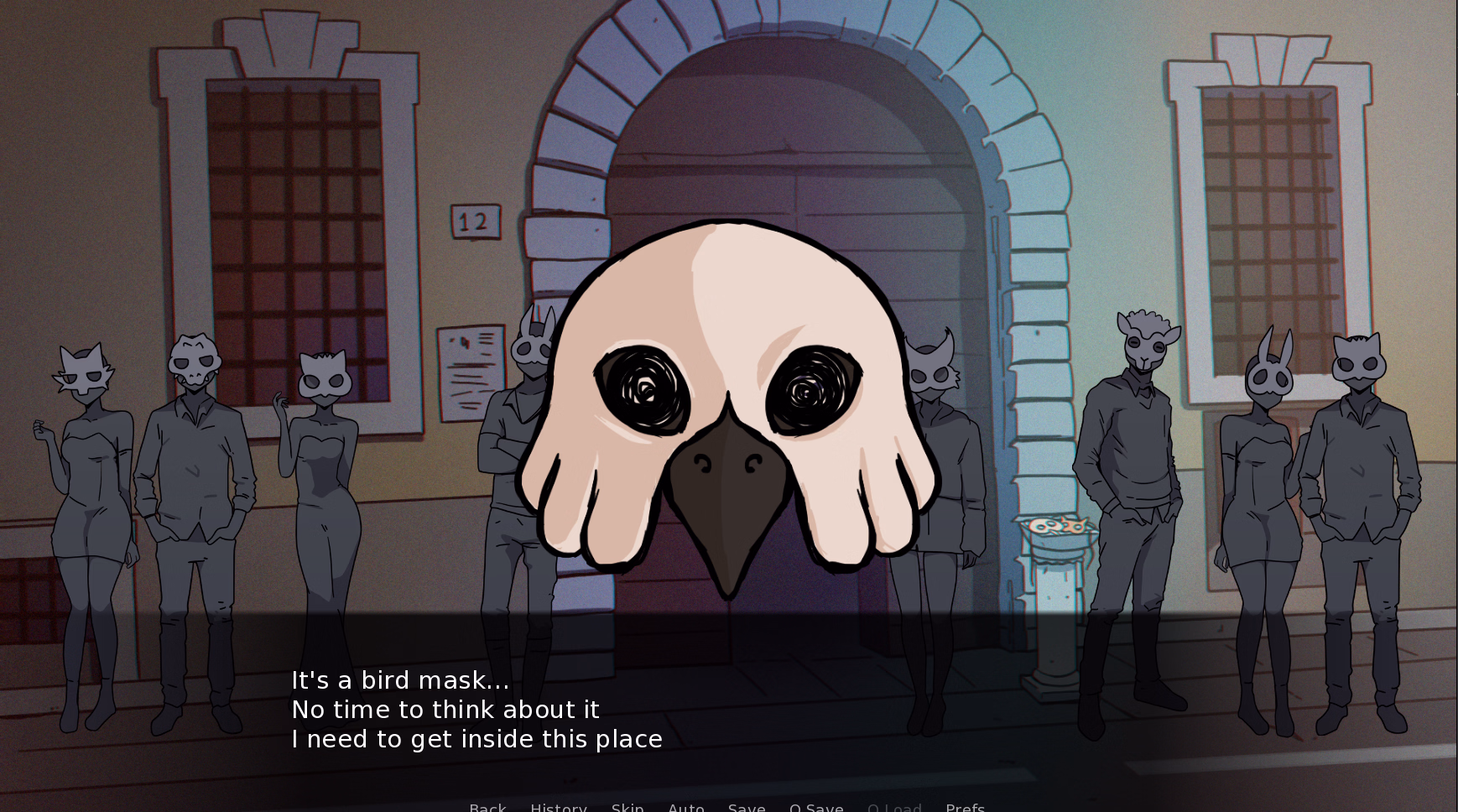1458x812 pixels.
Task: Click the notice posted beside the door
Action: click(x=467, y=369)
